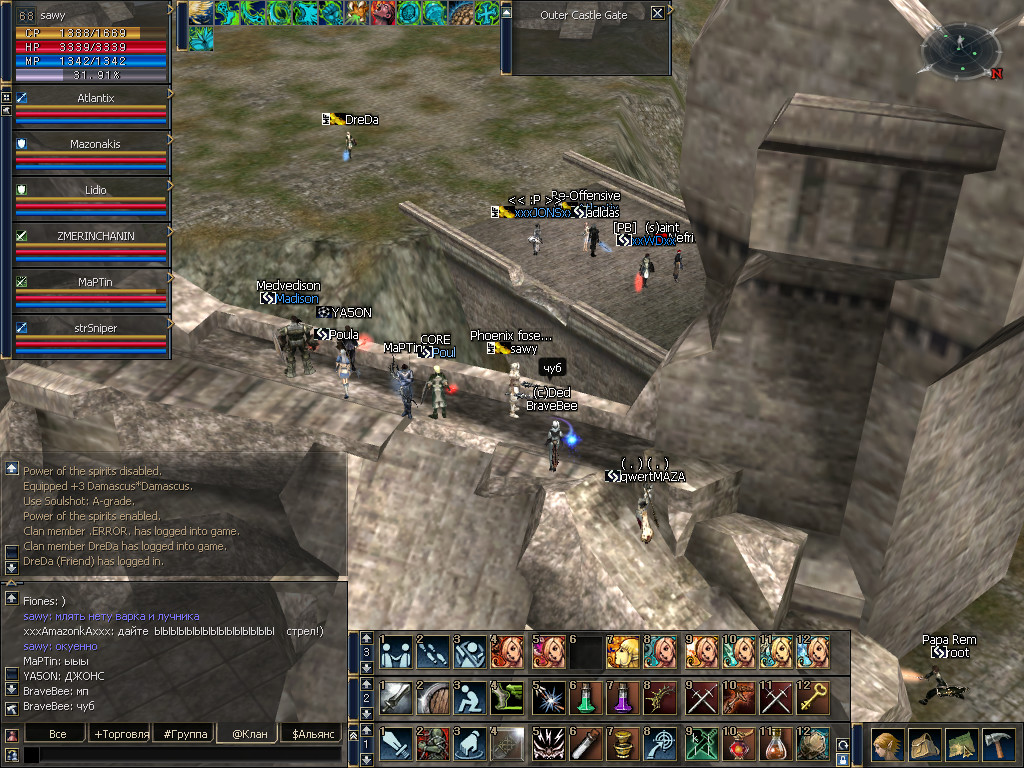Screen dimensions: 1024x768
Task: Open the inventory bag icon
Action: [924, 745]
